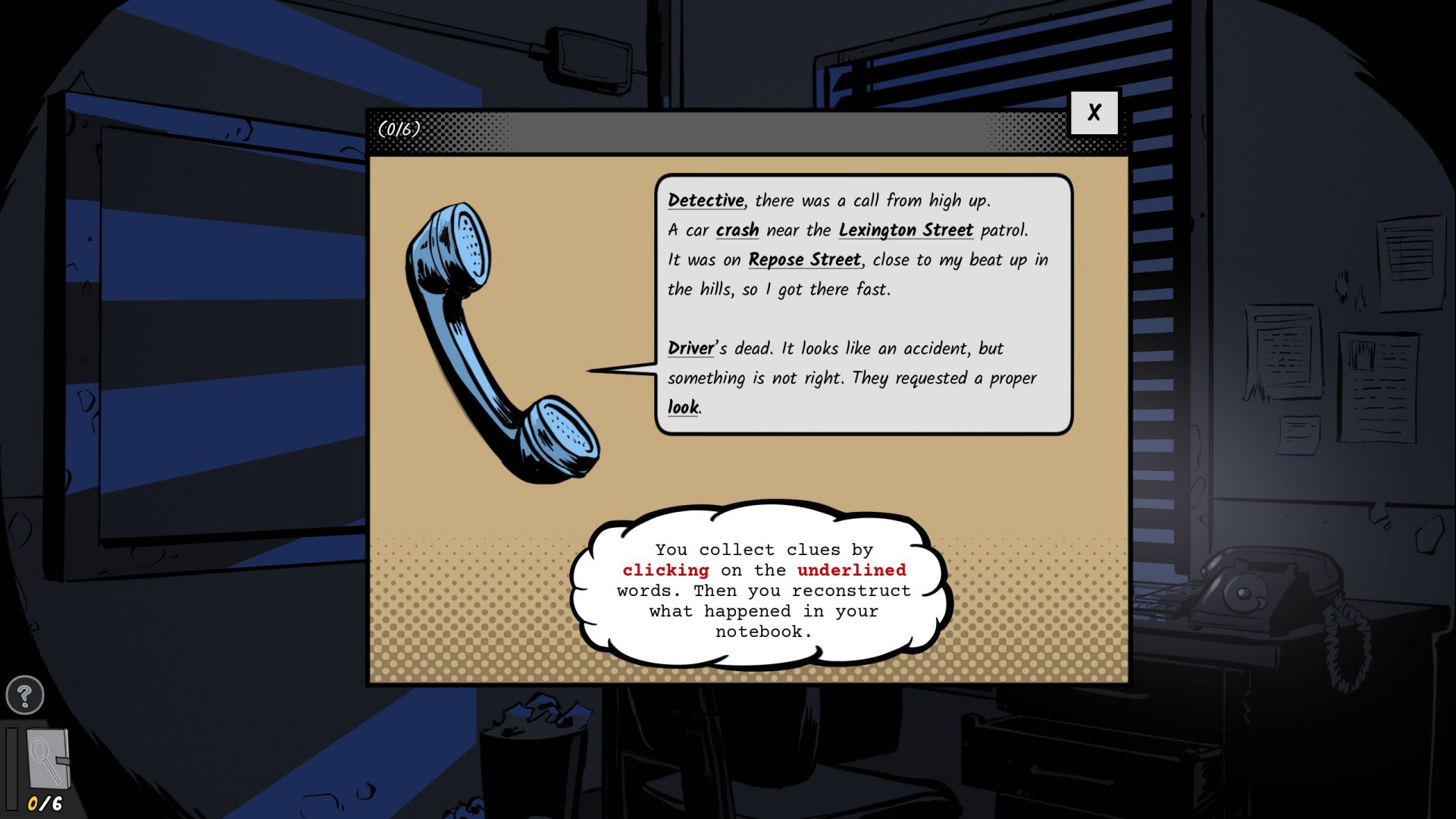Open the detective notebook icon
The image size is (1456, 819).
(48, 760)
